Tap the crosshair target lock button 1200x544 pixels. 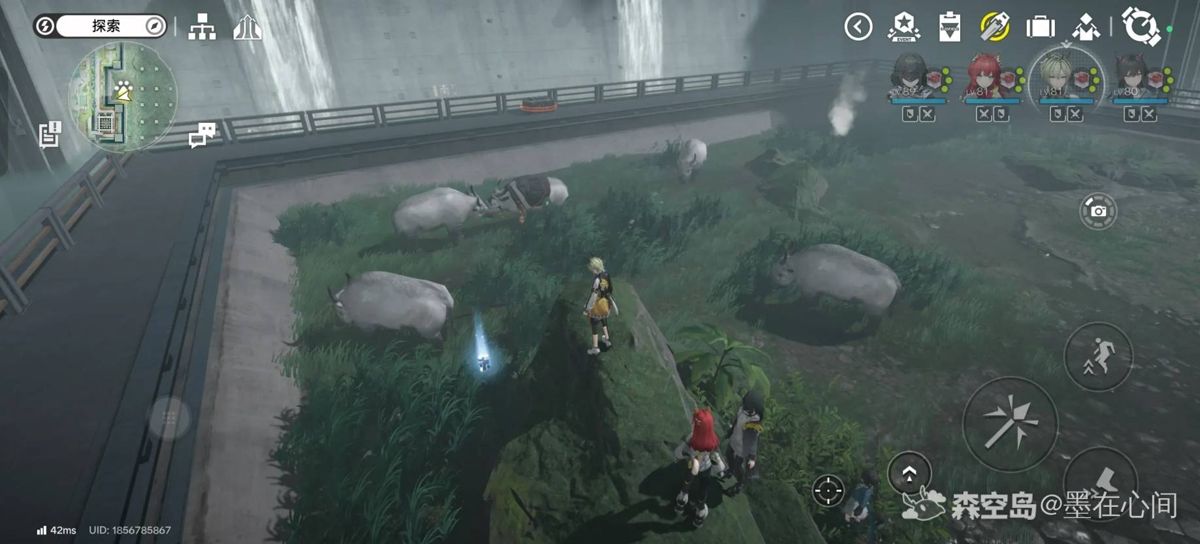pos(827,489)
